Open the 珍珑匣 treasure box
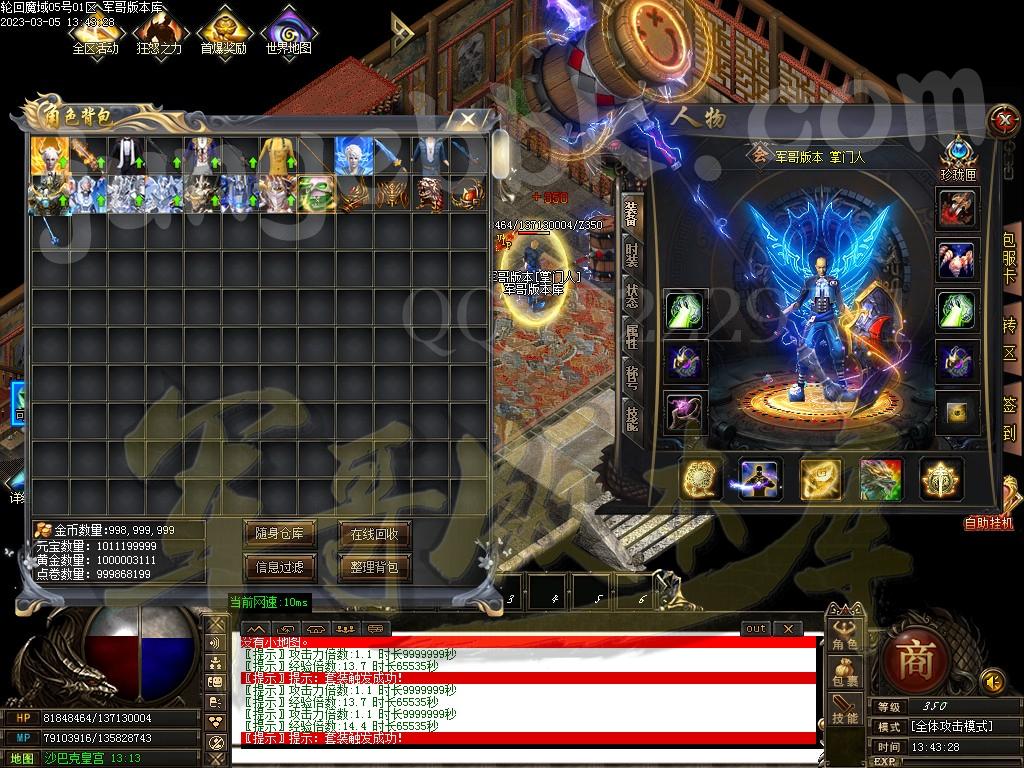Image resolution: width=1024 pixels, height=768 pixels. tap(957, 157)
